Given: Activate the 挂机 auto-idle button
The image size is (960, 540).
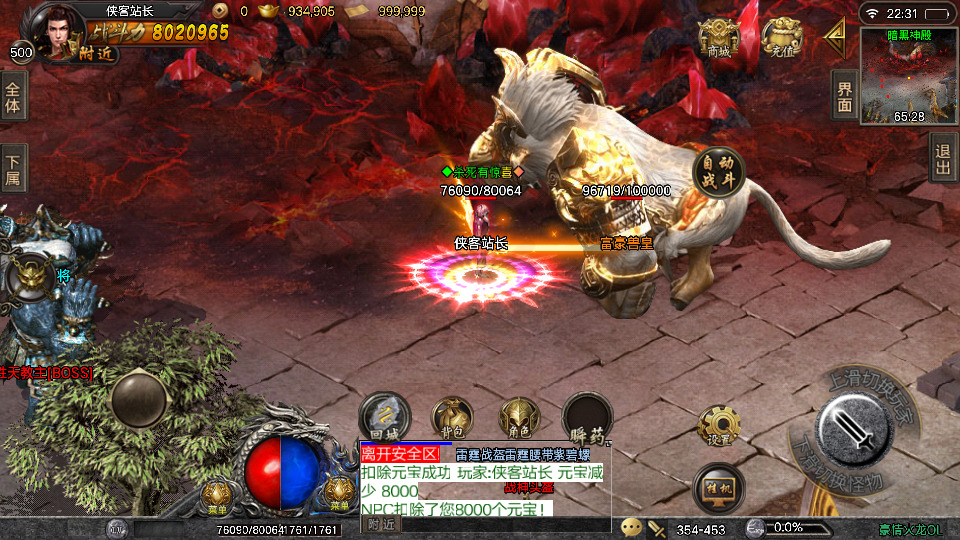Looking at the screenshot, I should click(x=718, y=488).
